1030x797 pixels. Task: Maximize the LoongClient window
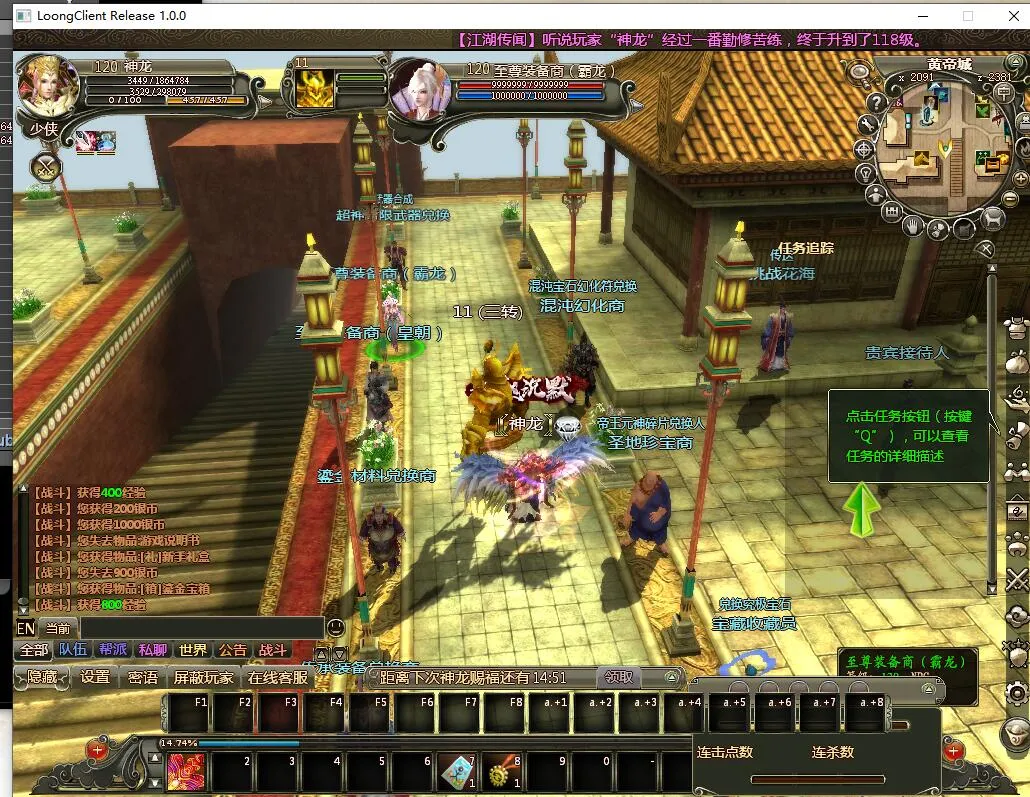pos(967,16)
